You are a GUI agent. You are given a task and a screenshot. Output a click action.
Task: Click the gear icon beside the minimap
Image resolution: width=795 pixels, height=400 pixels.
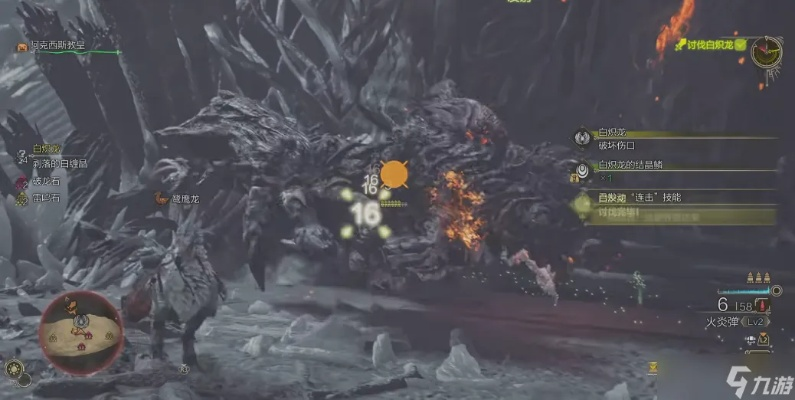(x=13, y=369)
